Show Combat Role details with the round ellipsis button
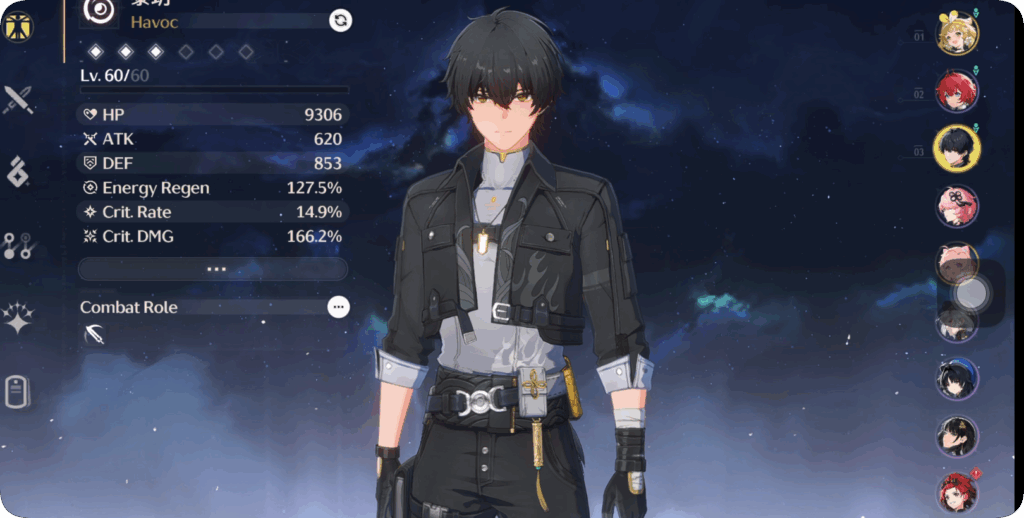 339,307
